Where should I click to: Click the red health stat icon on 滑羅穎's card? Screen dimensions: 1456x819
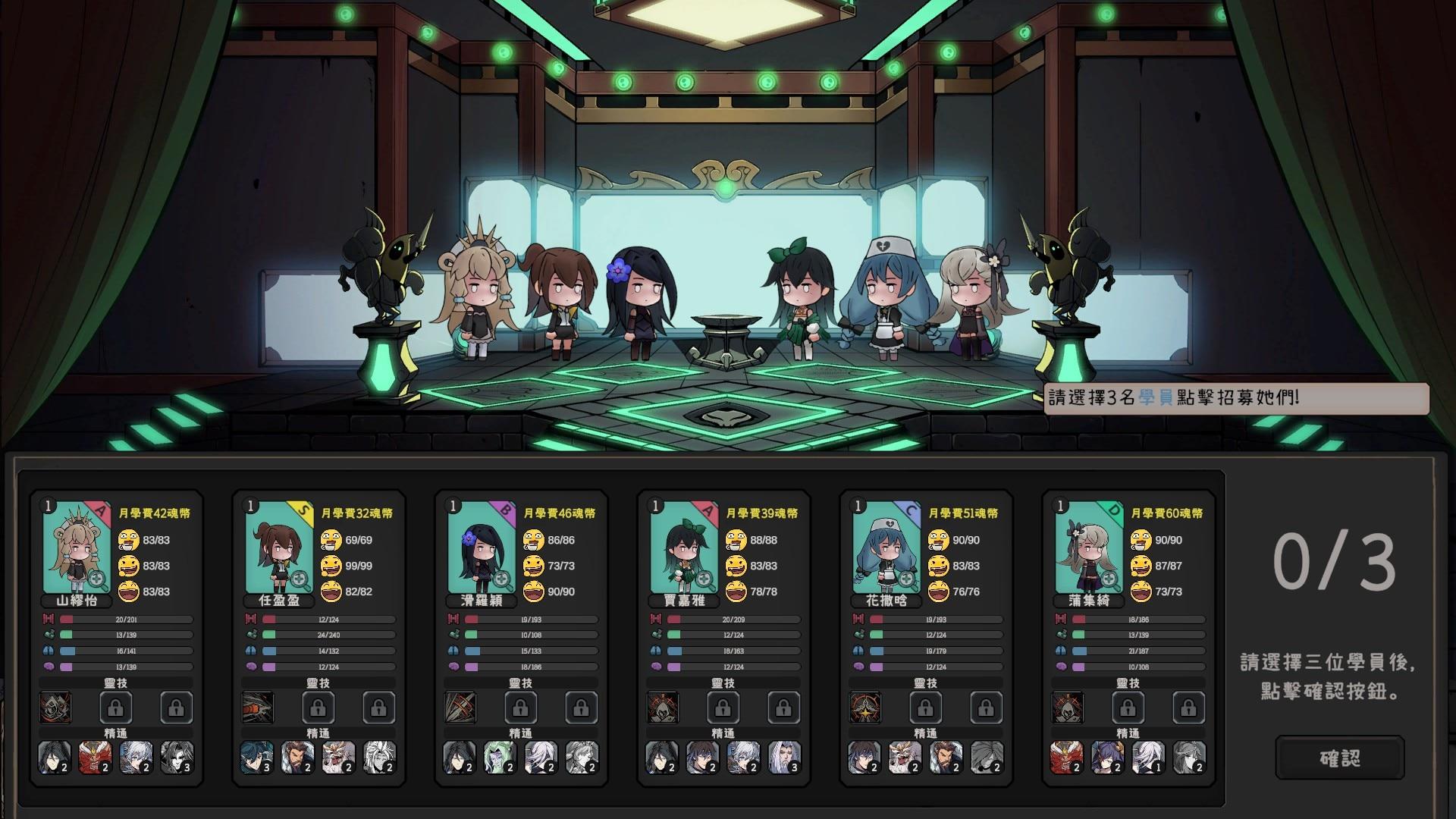(x=455, y=619)
